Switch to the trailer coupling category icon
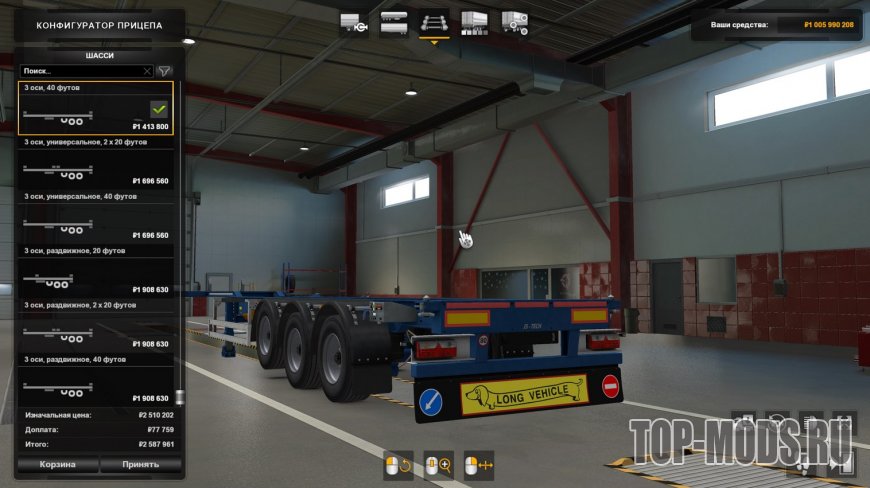Viewport: 870px width, 488px height. [354, 20]
